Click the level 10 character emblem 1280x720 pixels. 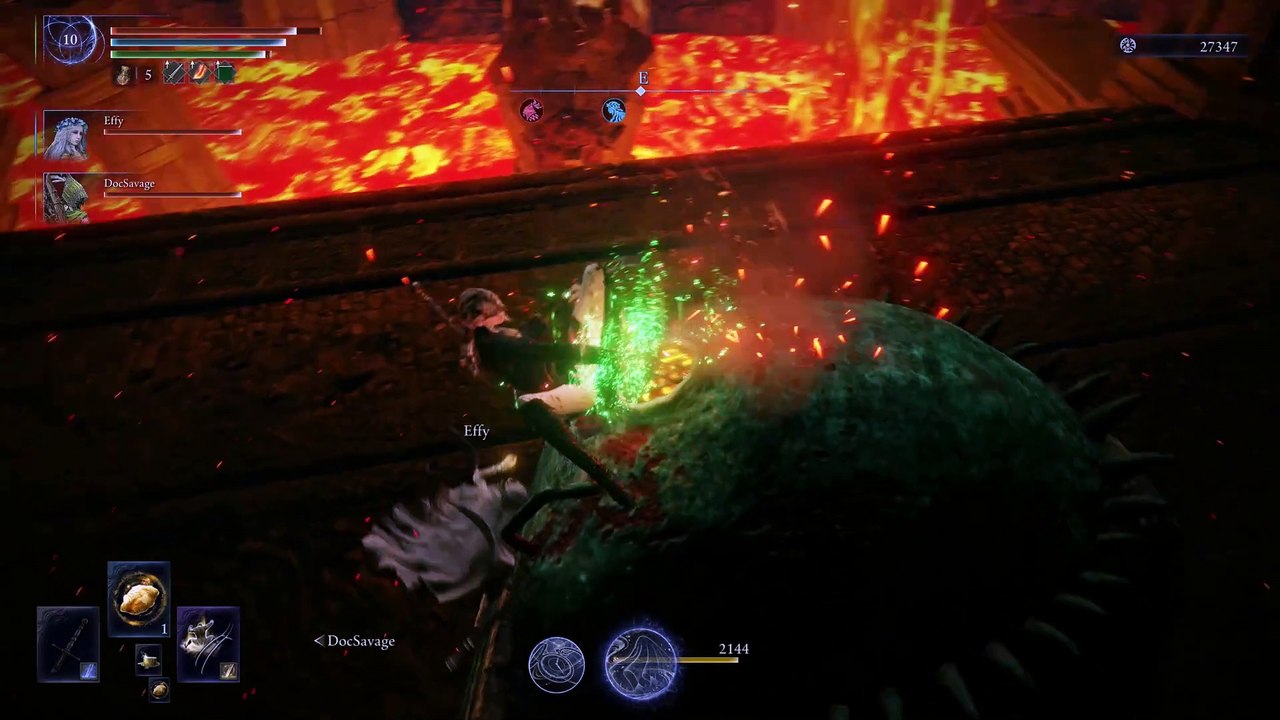[x=70, y=41]
